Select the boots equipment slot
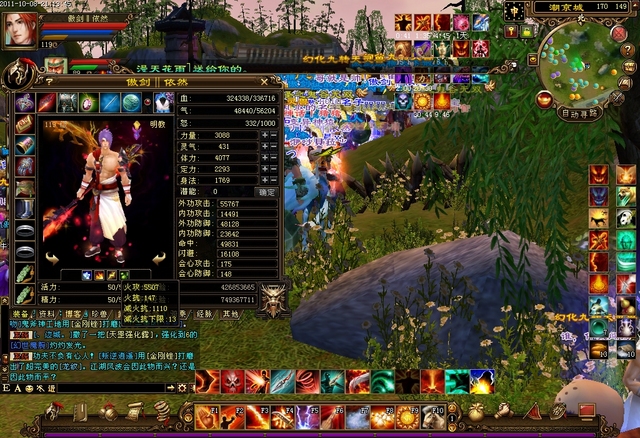This screenshot has height=438, width=640. tap(25, 208)
